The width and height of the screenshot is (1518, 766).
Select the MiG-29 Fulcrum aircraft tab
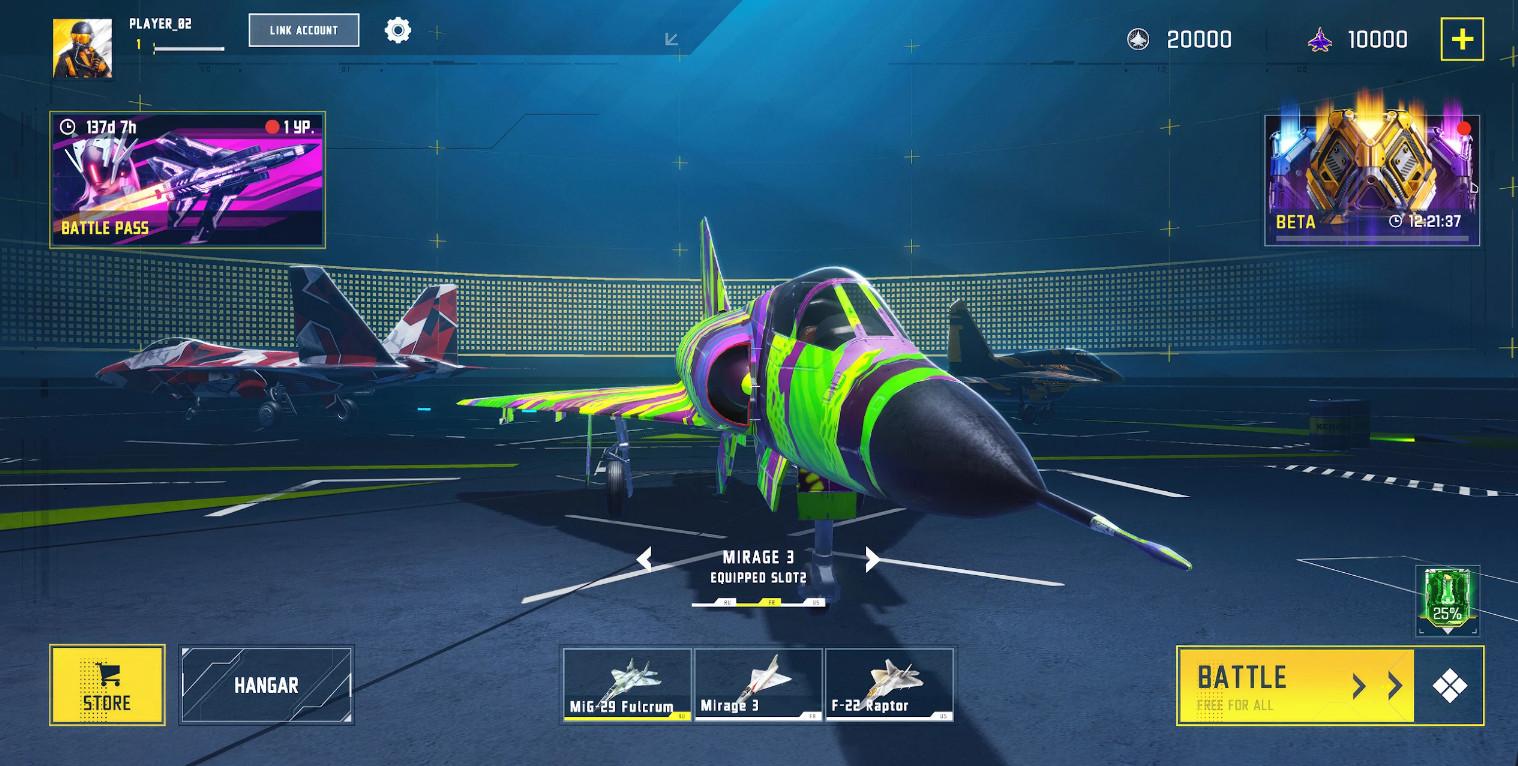[626, 685]
